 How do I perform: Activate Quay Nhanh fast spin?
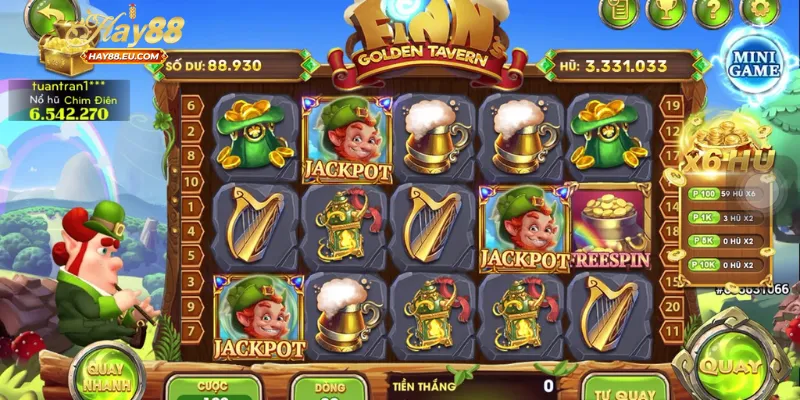coord(106,375)
